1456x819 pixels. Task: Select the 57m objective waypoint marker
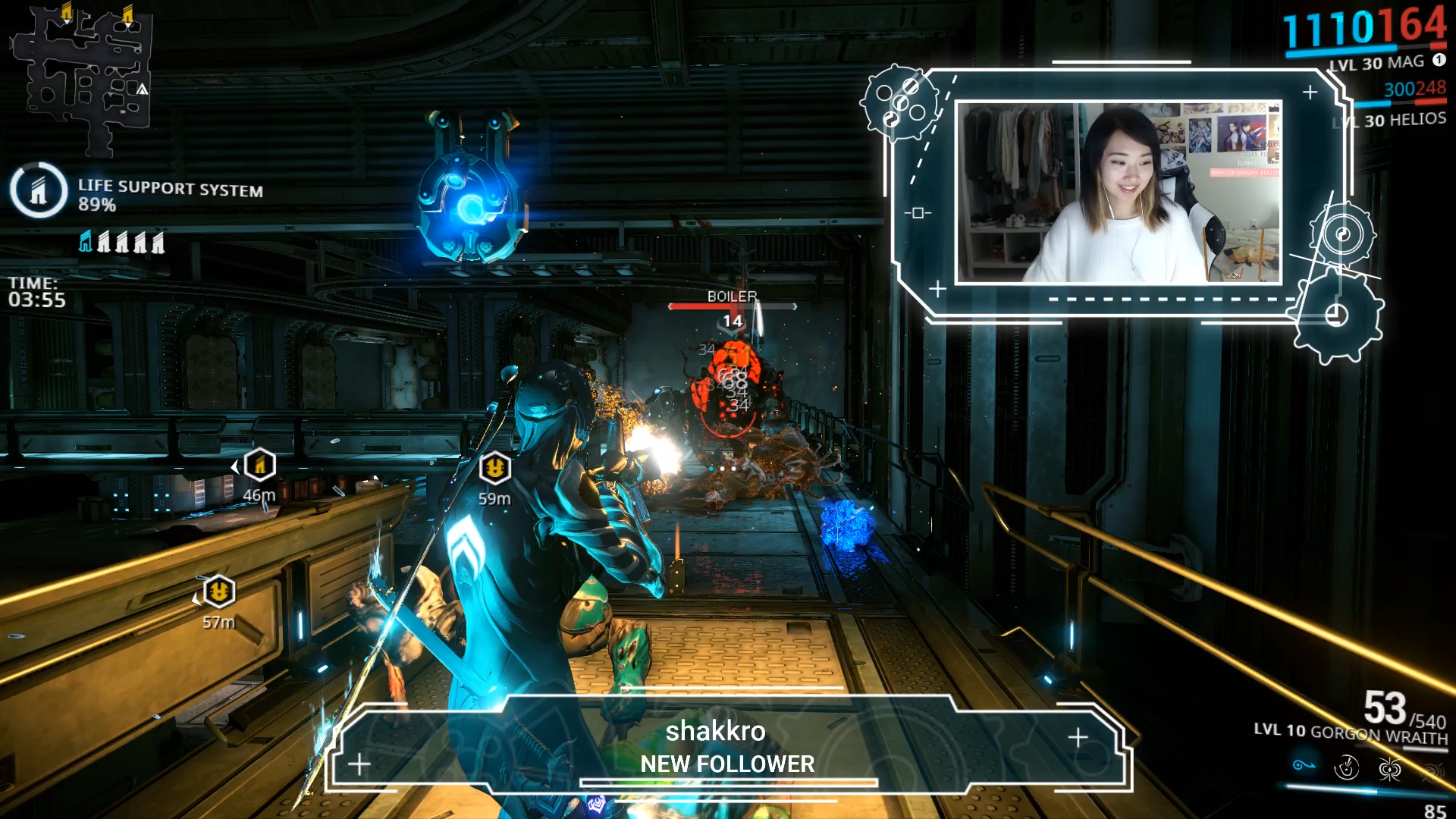218,591
